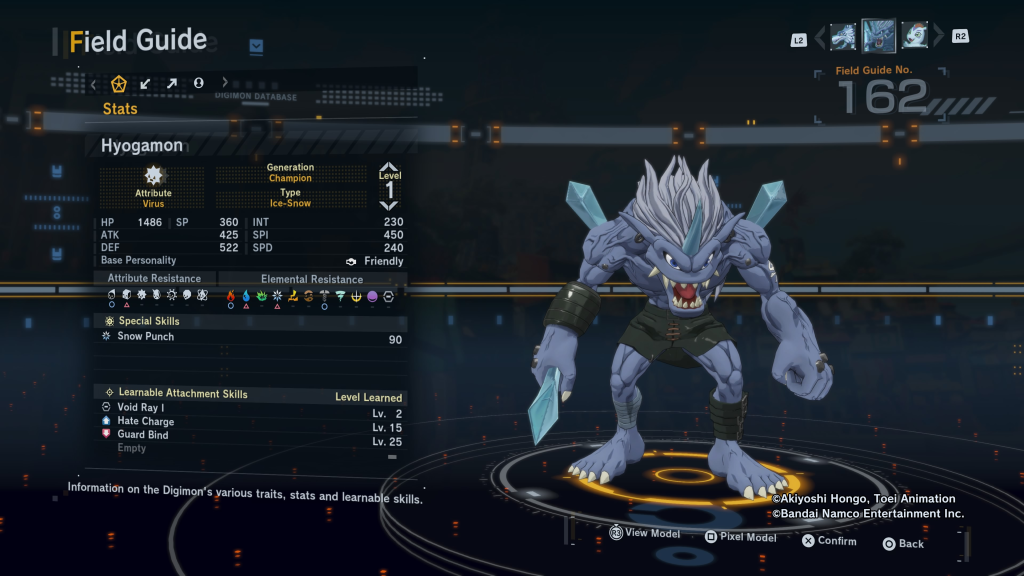
Task: Choose the Snow Punch special skill row
Action: coord(250,337)
